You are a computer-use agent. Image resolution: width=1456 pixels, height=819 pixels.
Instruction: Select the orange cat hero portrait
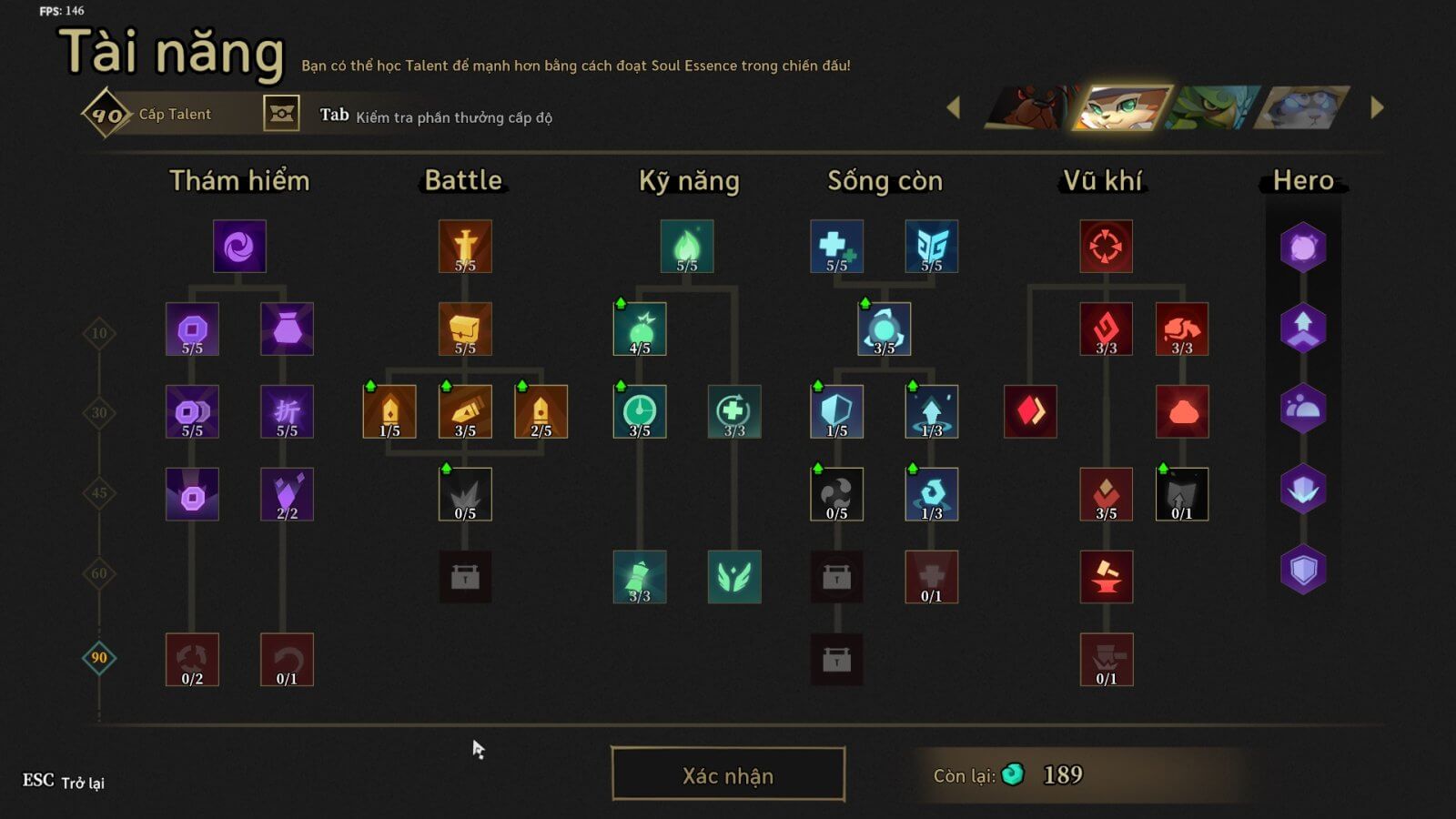click(1123, 108)
